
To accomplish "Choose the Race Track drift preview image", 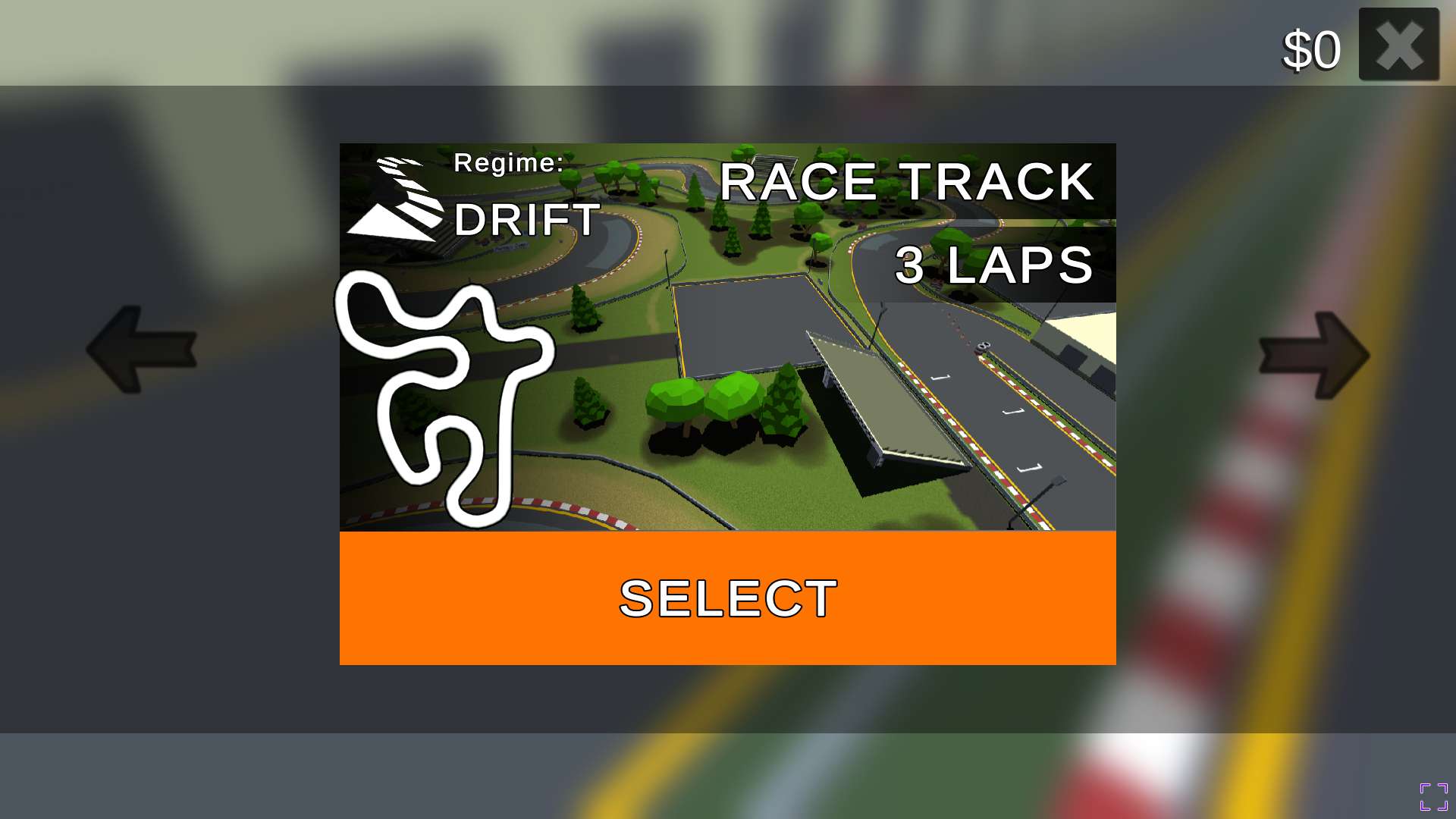I will click(x=727, y=337).
